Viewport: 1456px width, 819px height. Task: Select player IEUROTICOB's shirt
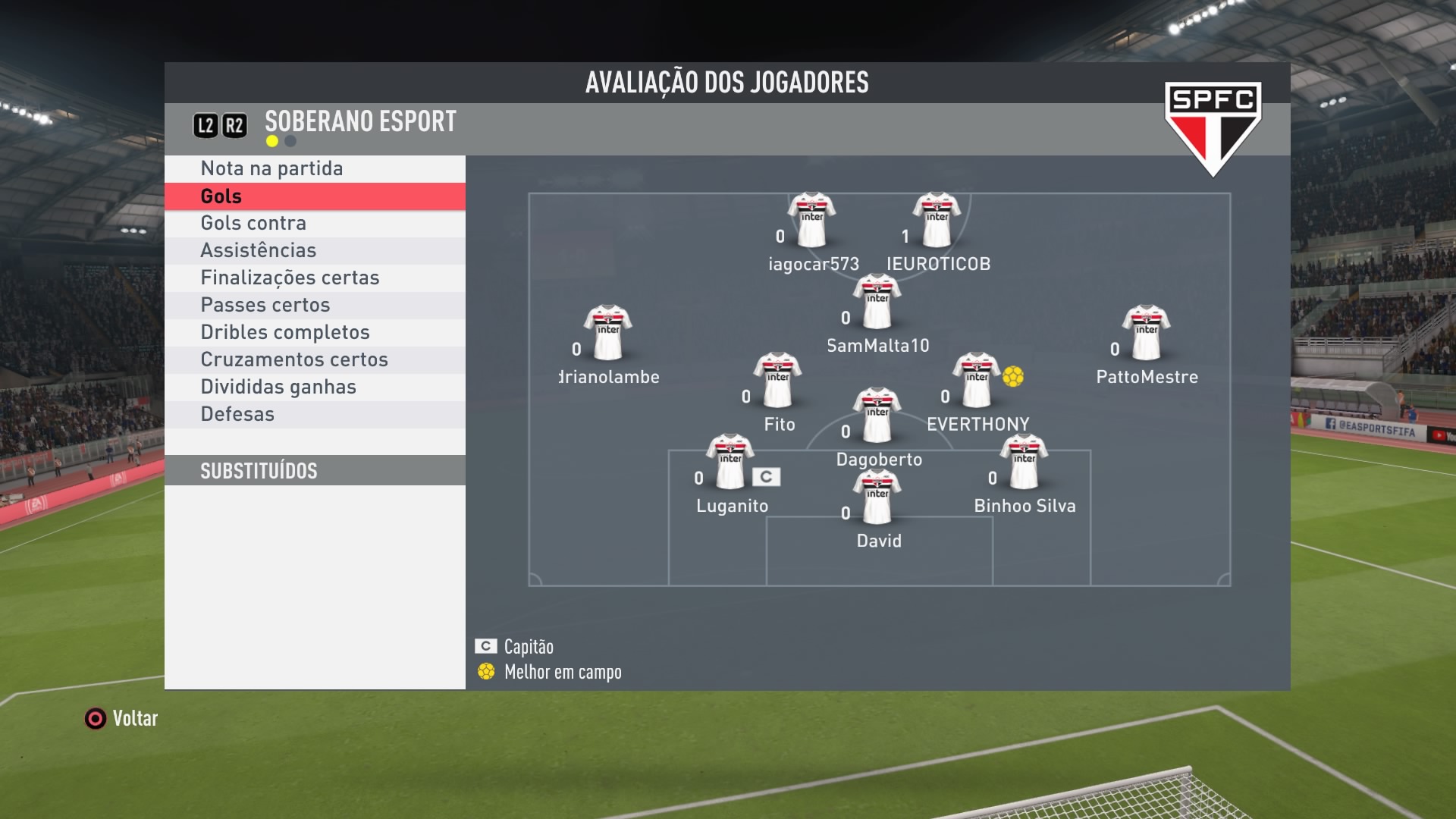[937, 220]
